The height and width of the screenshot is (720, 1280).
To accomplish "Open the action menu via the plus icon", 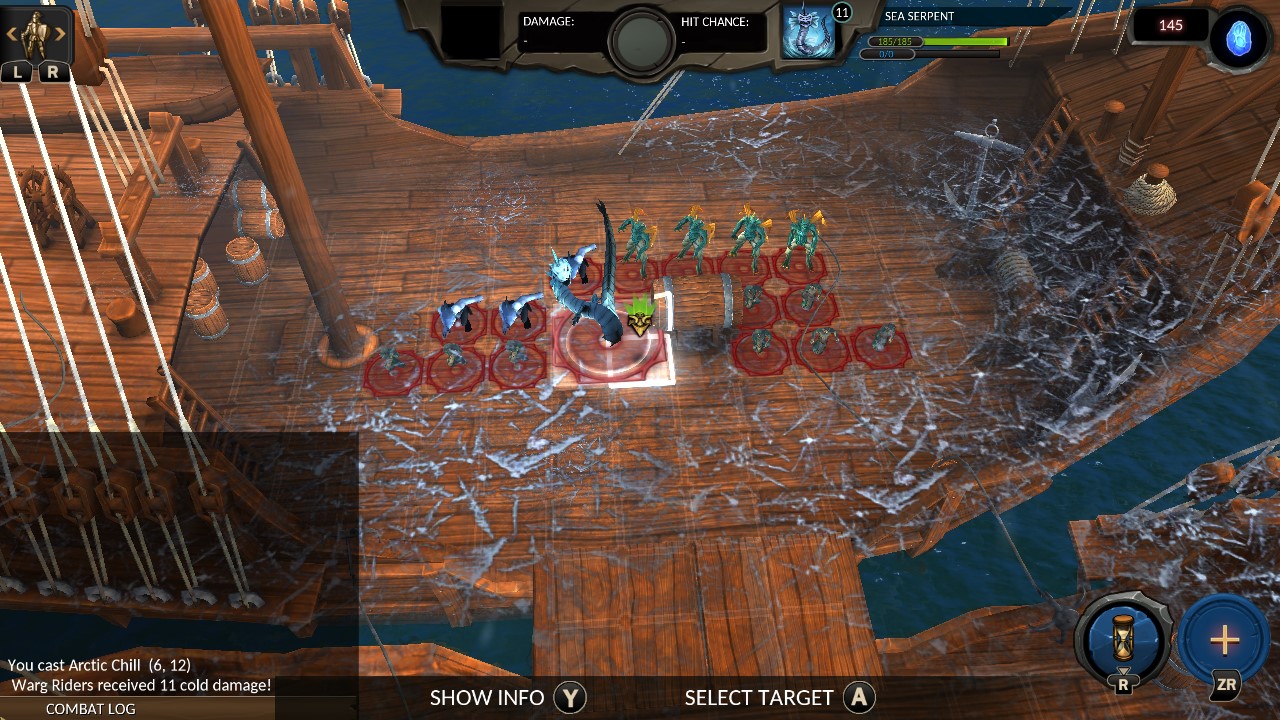I will (1224, 638).
